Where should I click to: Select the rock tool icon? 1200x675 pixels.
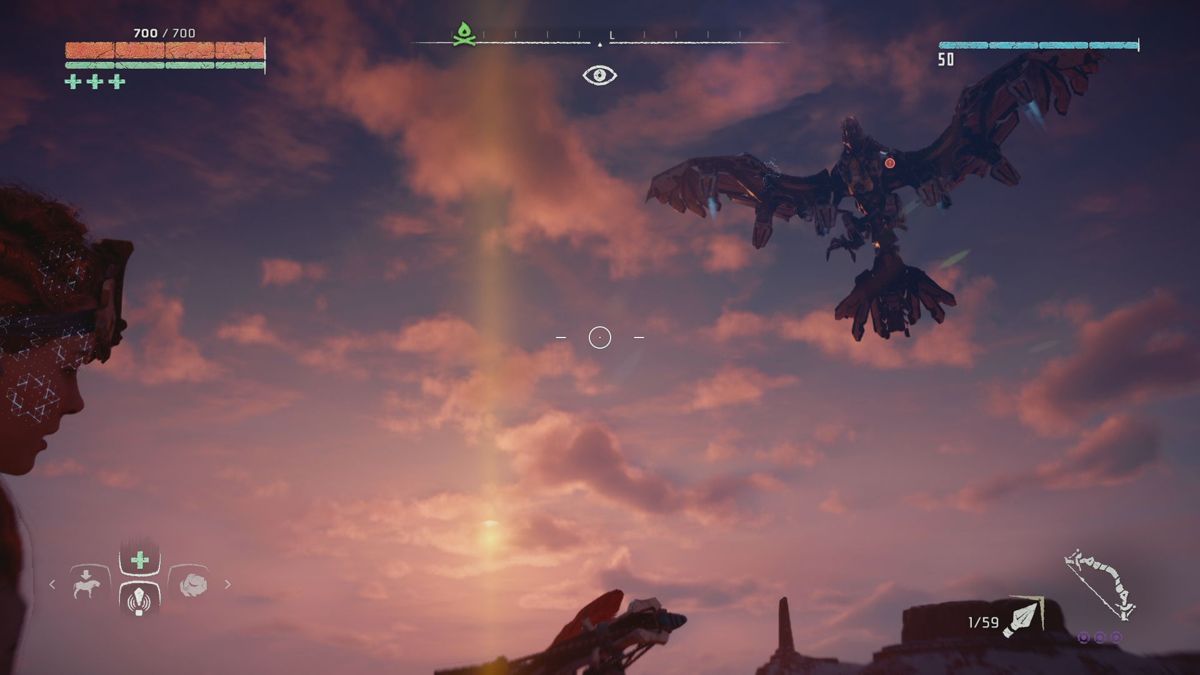[192, 584]
